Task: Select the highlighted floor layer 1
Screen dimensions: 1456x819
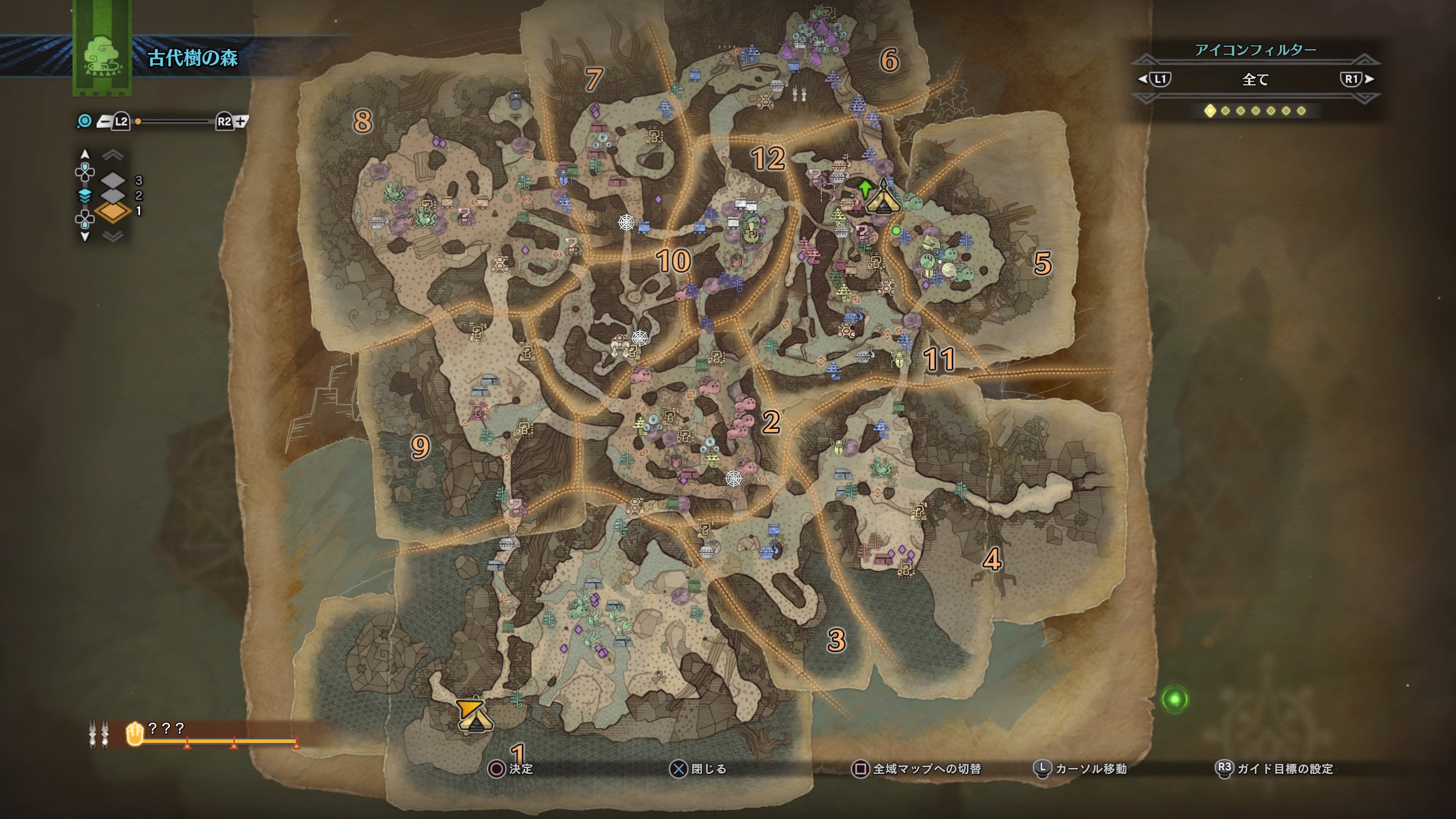Action: pyautogui.click(x=114, y=211)
